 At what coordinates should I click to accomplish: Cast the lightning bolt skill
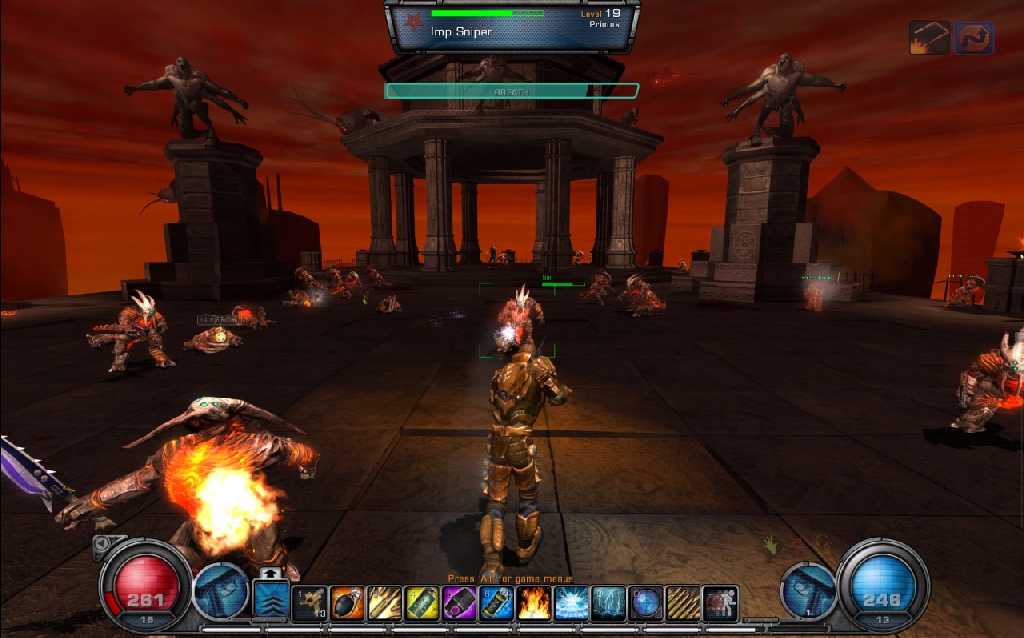(608, 603)
